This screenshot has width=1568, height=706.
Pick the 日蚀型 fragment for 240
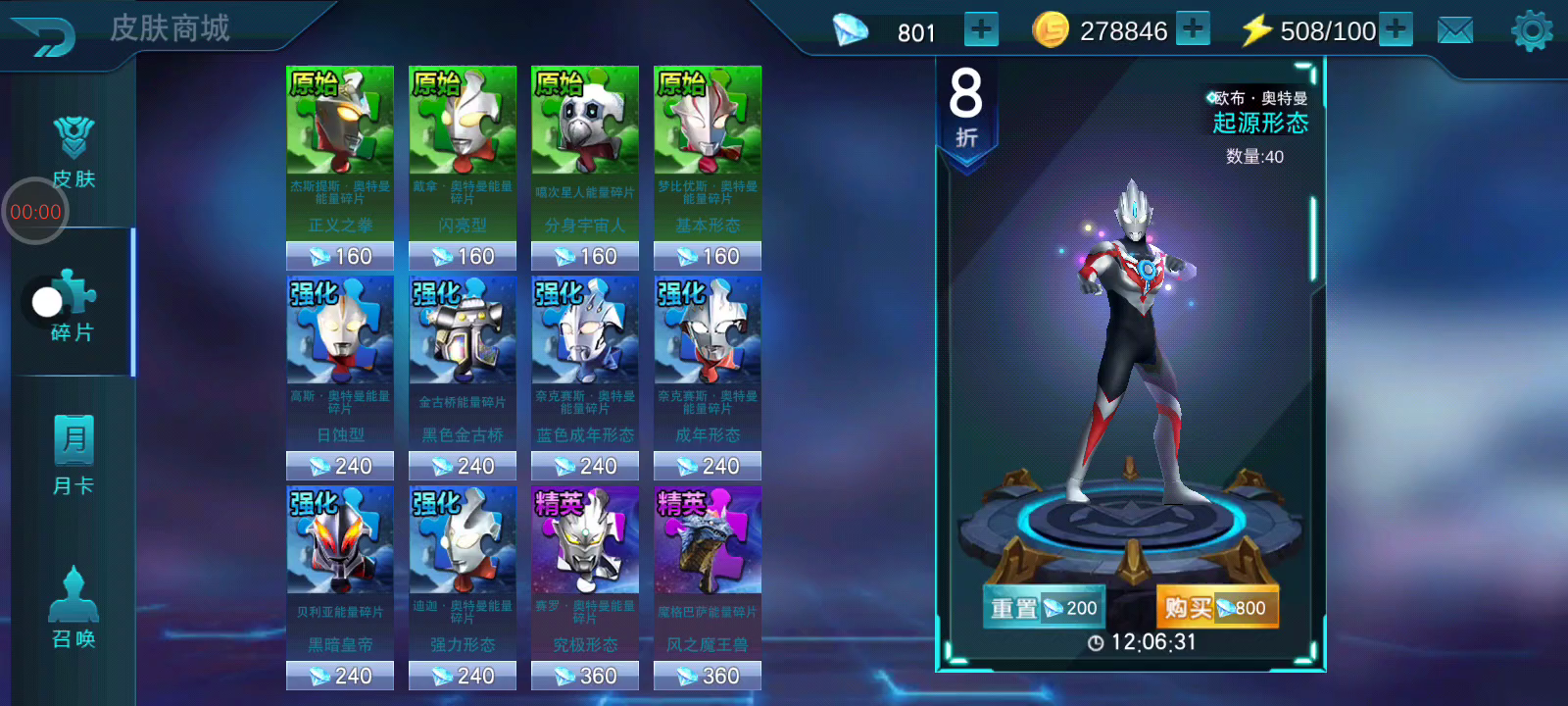tap(339, 377)
